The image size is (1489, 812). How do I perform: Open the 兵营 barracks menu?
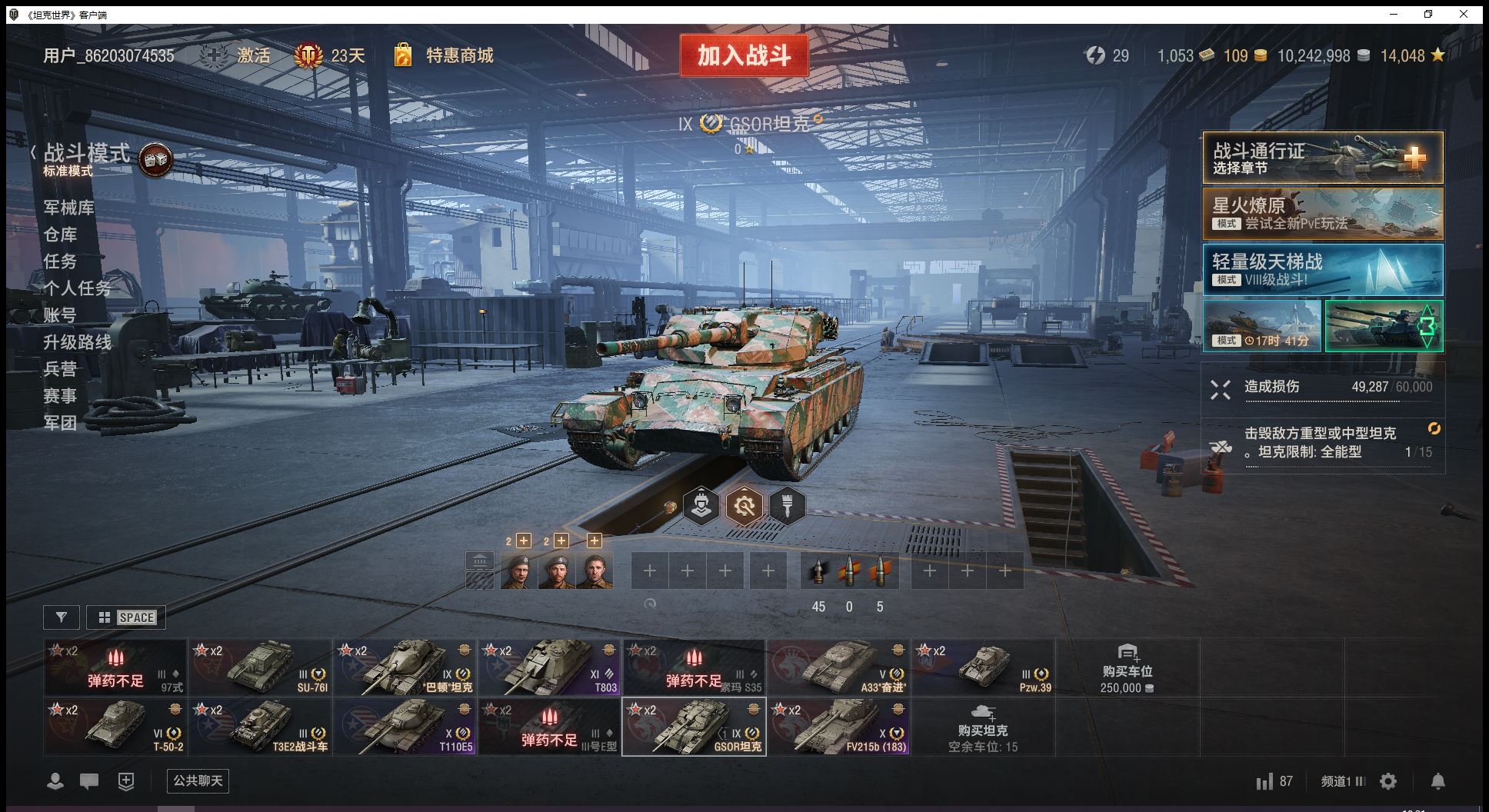(x=60, y=369)
